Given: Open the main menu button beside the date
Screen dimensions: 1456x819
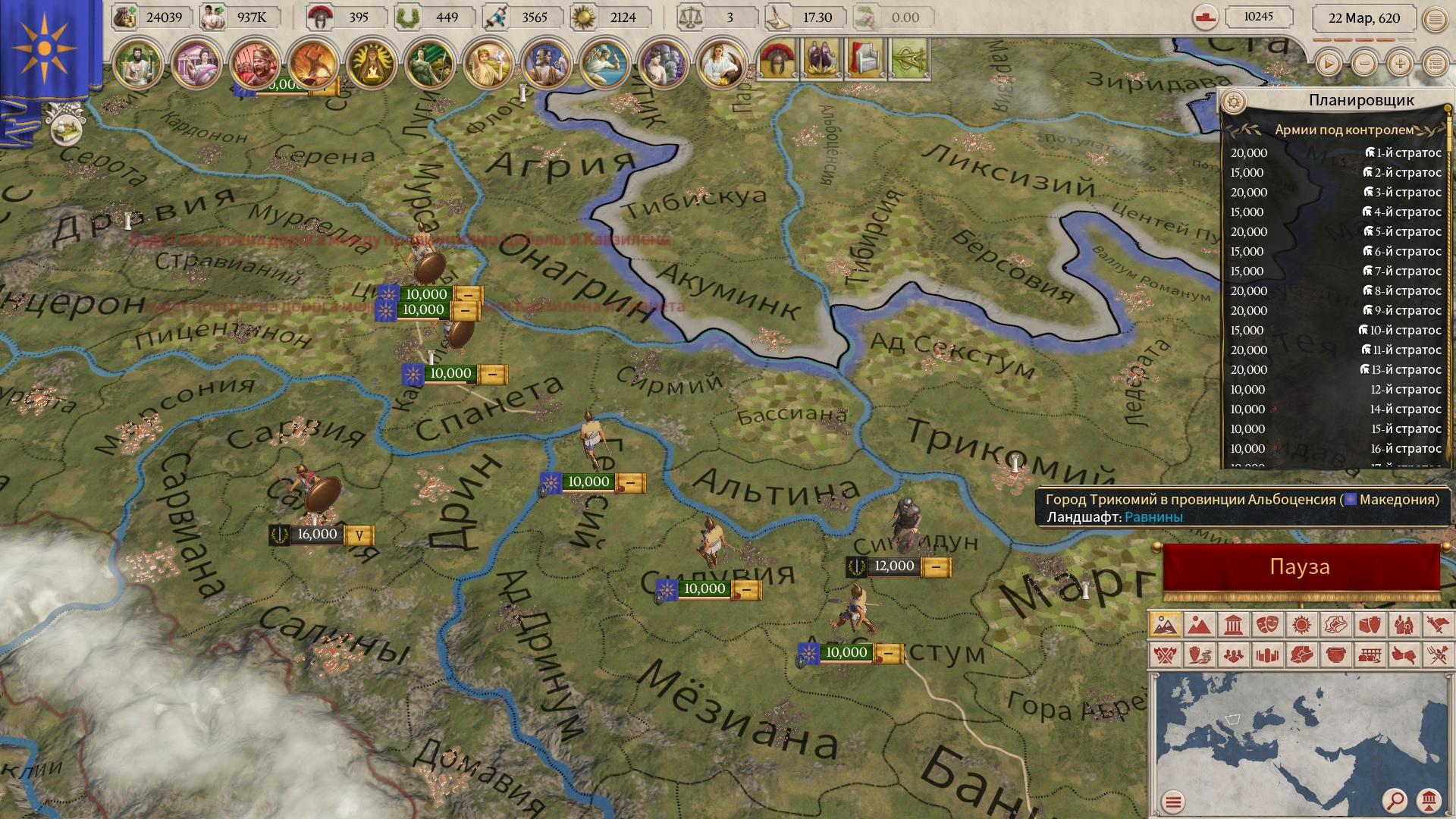Looking at the screenshot, I should 1435,20.
